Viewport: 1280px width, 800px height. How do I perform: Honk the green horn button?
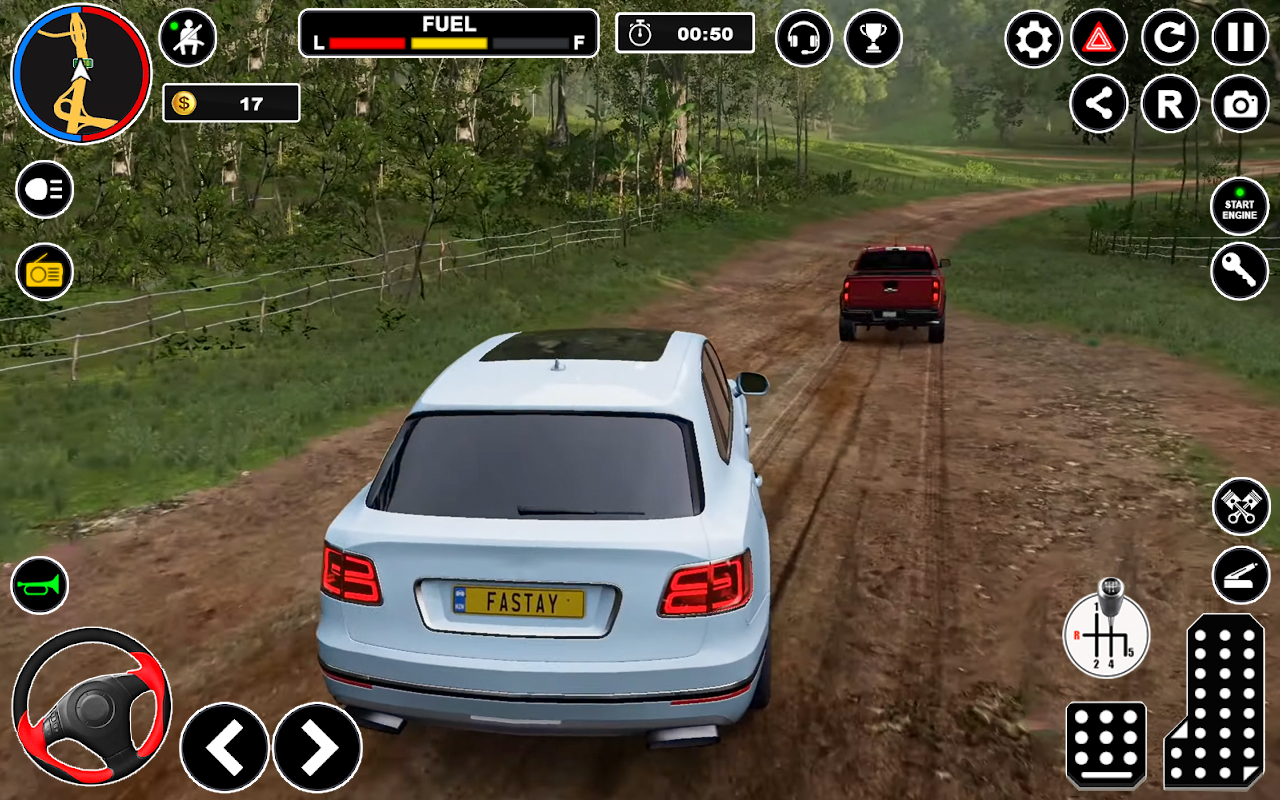pyautogui.click(x=40, y=585)
